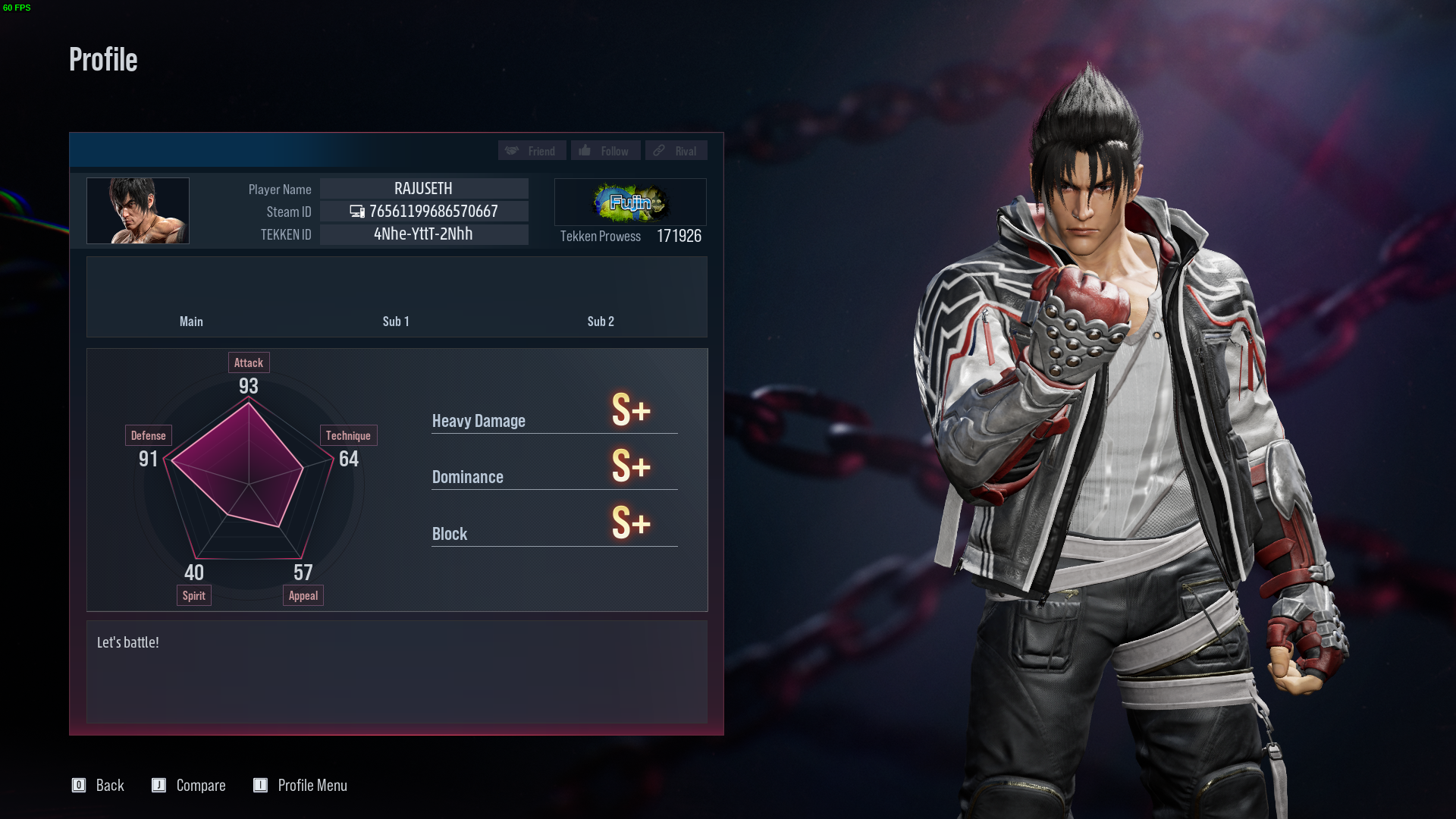
Task: Click the S+ rating beside Heavy Damage
Action: [x=632, y=410]
